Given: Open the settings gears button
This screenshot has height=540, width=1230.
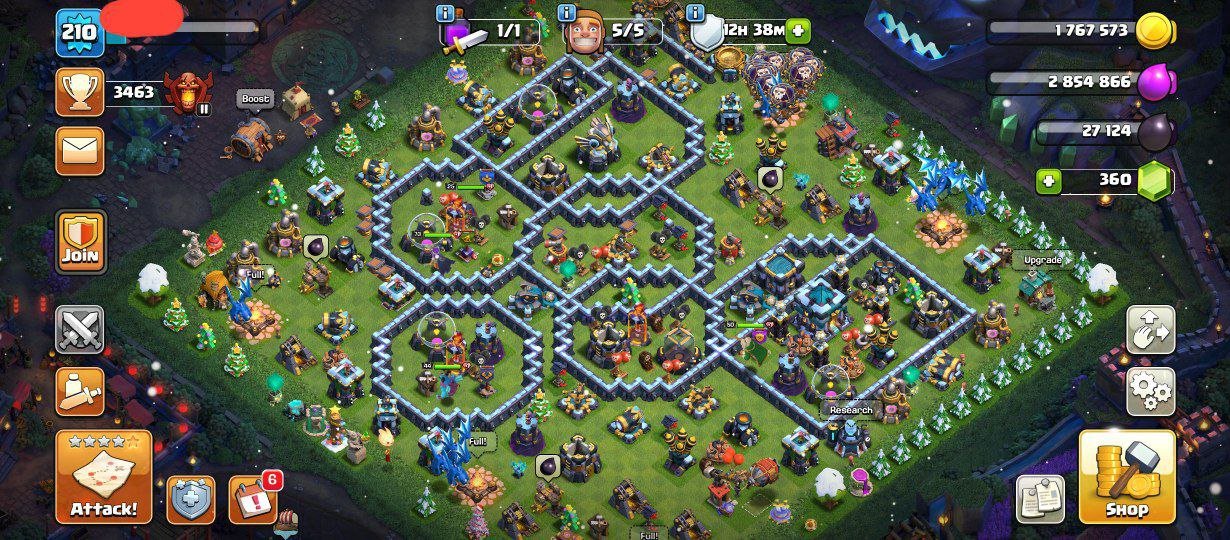Looking at the screenshot, I should (1150, 391).
